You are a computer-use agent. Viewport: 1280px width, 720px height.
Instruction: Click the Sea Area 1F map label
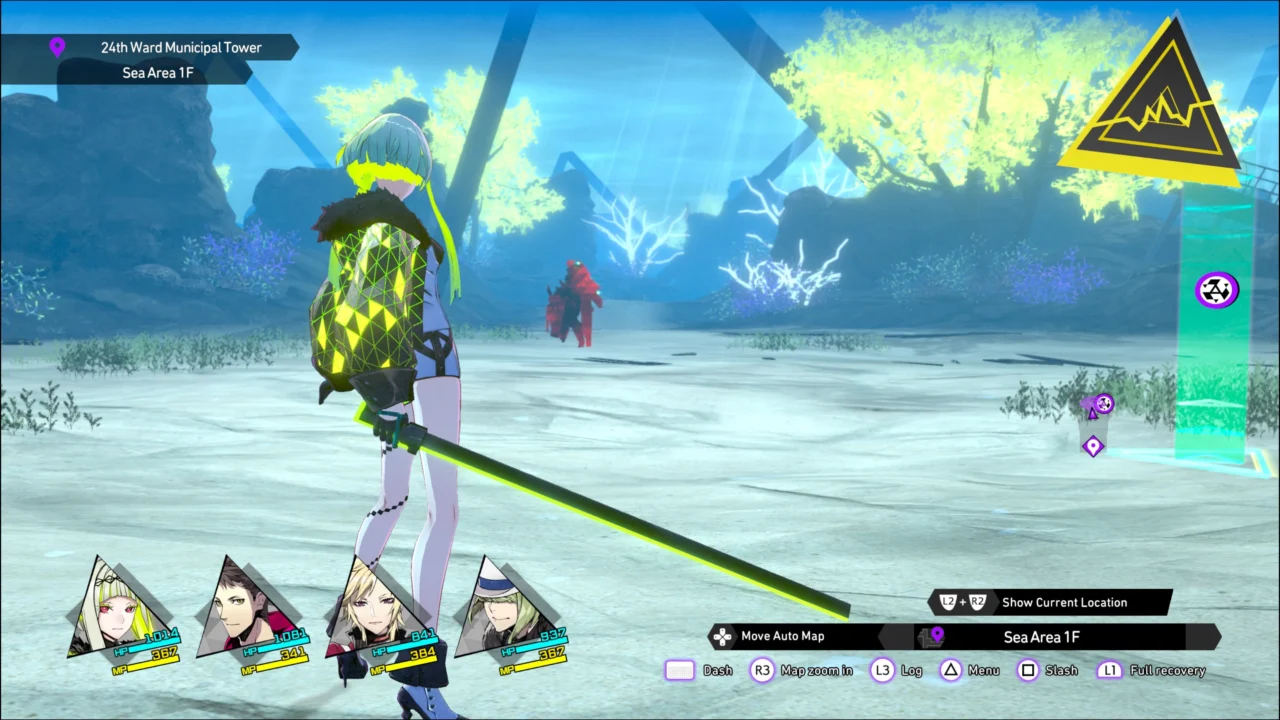tap(1041, 637)
